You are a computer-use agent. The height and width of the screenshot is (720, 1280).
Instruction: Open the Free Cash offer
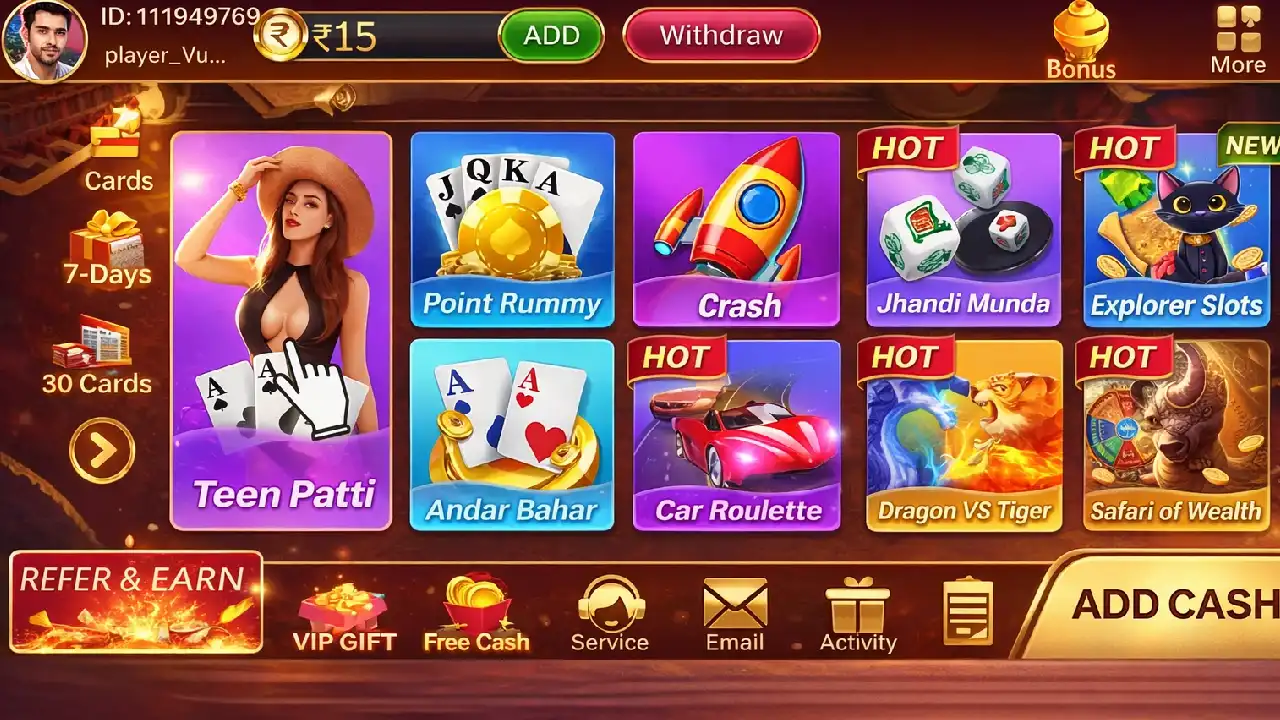pos(476,614)
